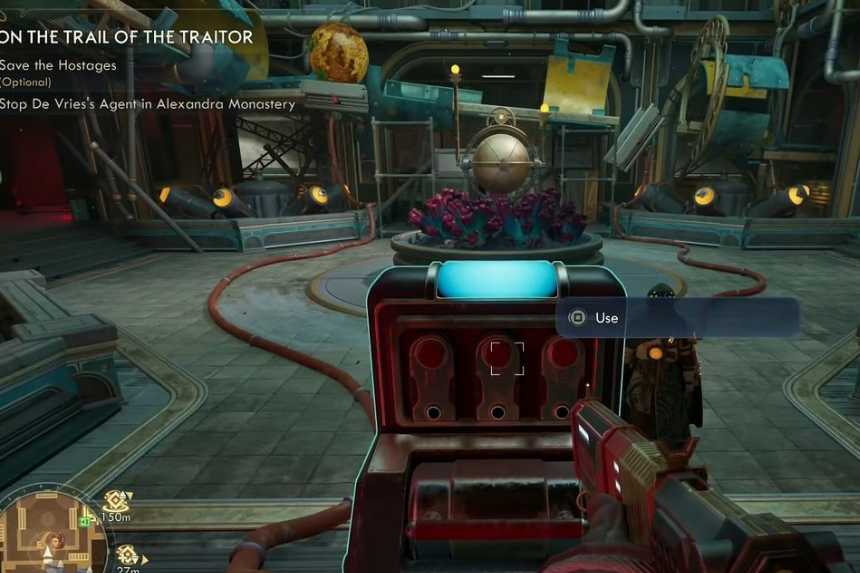Click the companion portrait on the minimap

(54, 541)
